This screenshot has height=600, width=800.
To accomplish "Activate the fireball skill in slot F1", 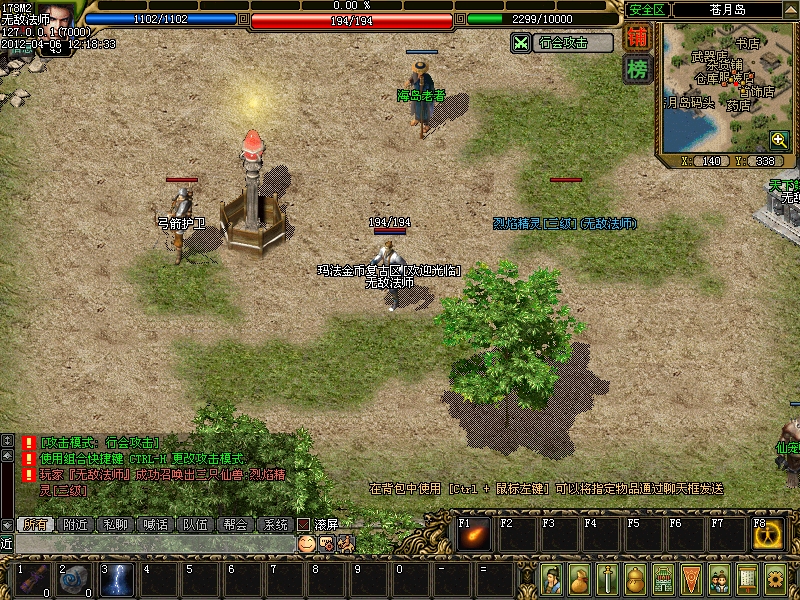I will click(473, 535).
